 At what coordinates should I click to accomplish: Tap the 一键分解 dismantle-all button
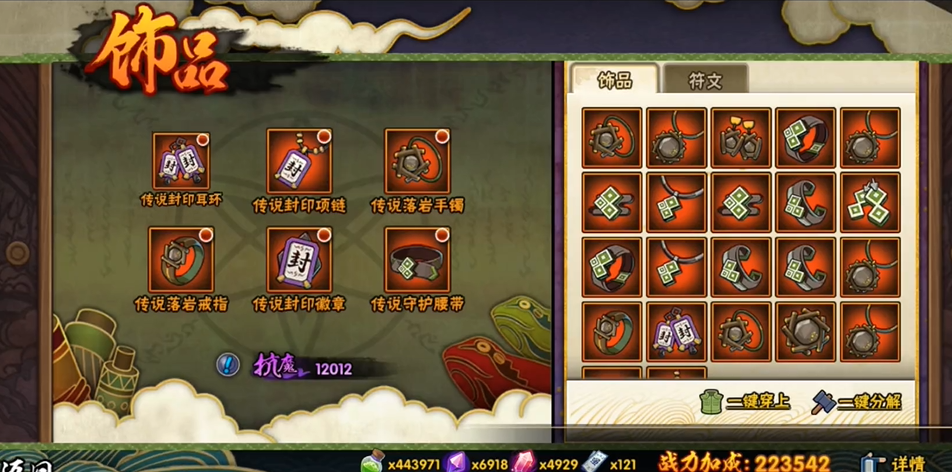pyautogui.click(x=857, y=402)
